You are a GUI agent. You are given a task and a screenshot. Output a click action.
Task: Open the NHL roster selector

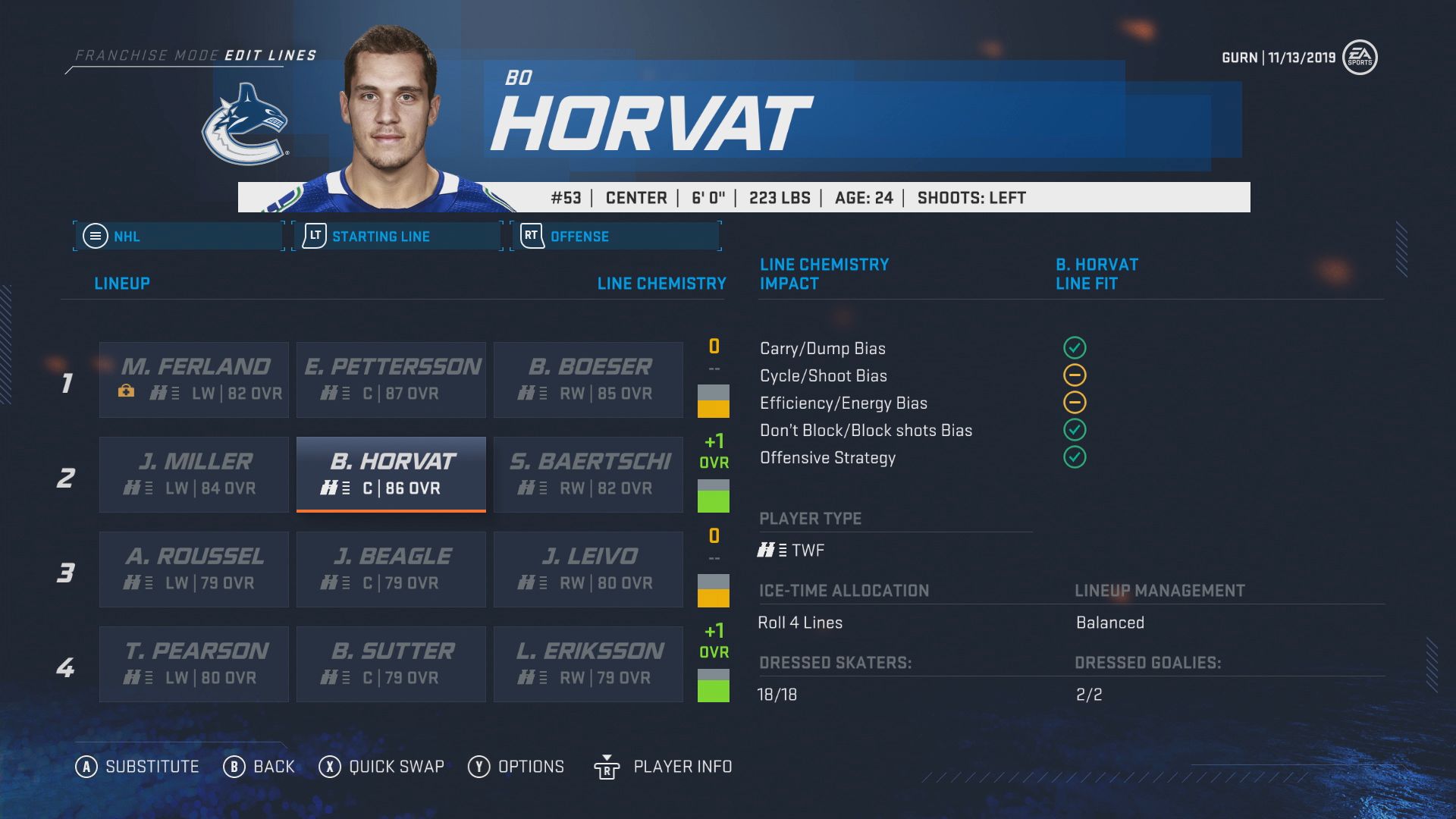coord(179,236)
